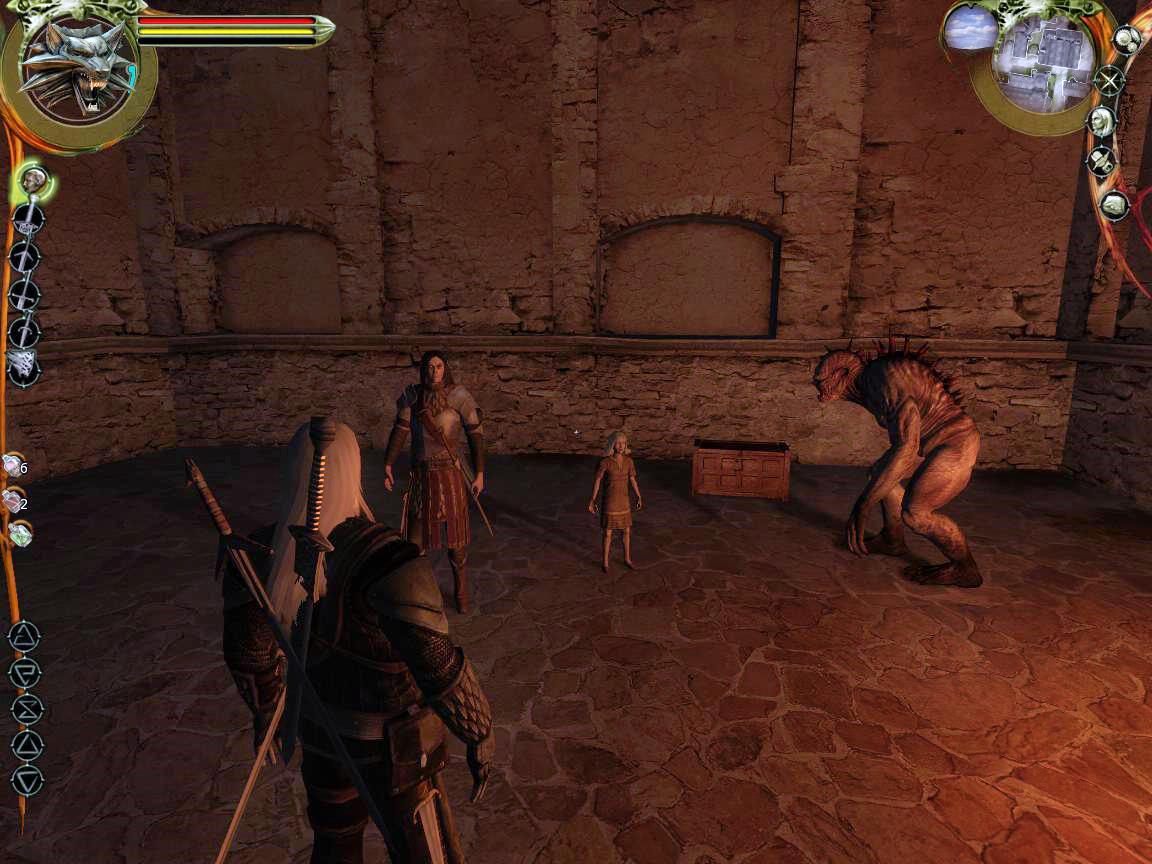This screenshot has width=1152, height=864.
Task: Click the clenched fist icon below the inventory icon
Action: (1113, 205)
